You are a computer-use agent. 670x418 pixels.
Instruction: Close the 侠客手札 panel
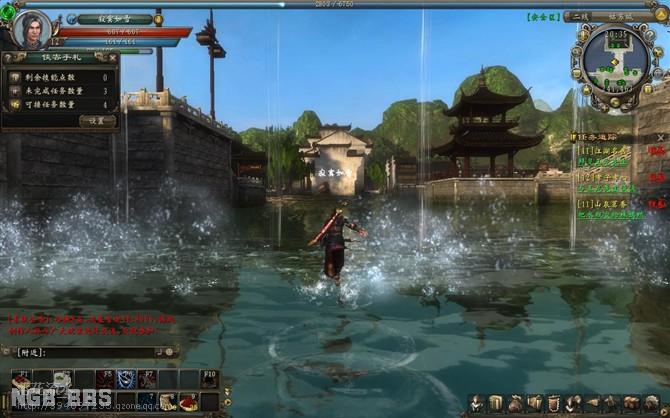click(115, 58)
